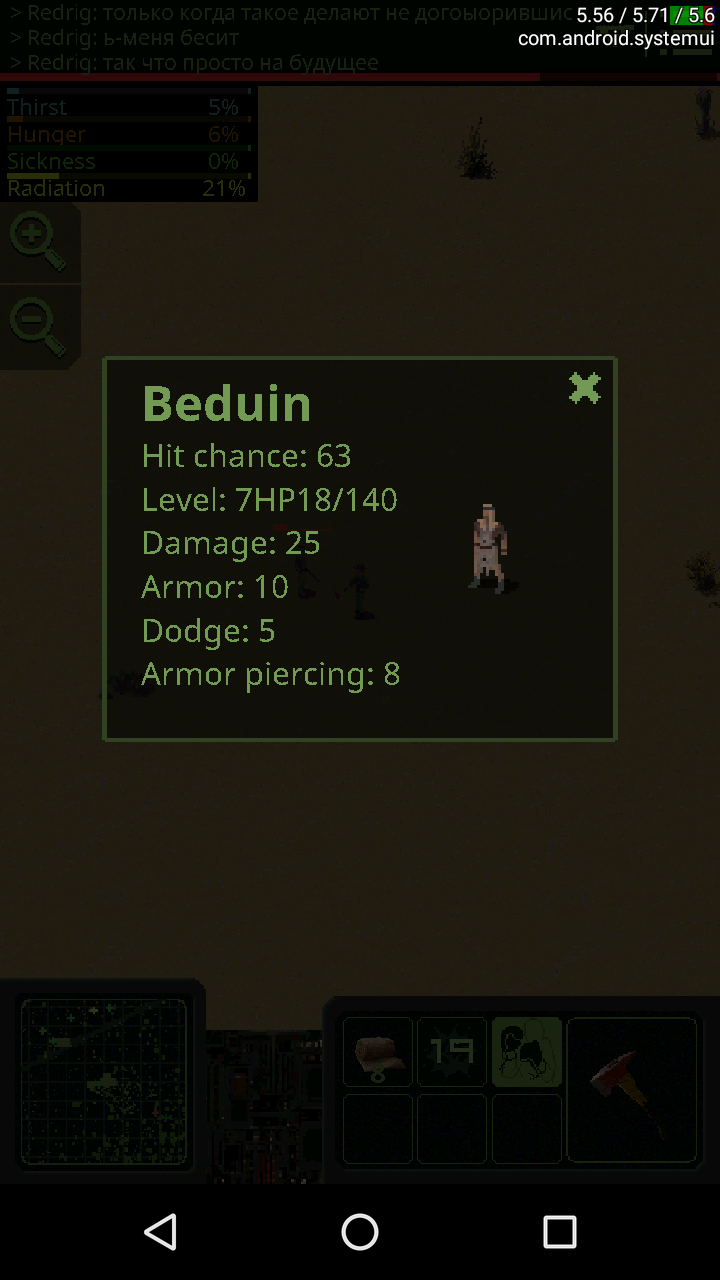Zoom out with the magnifier minus button

(37, 327)
